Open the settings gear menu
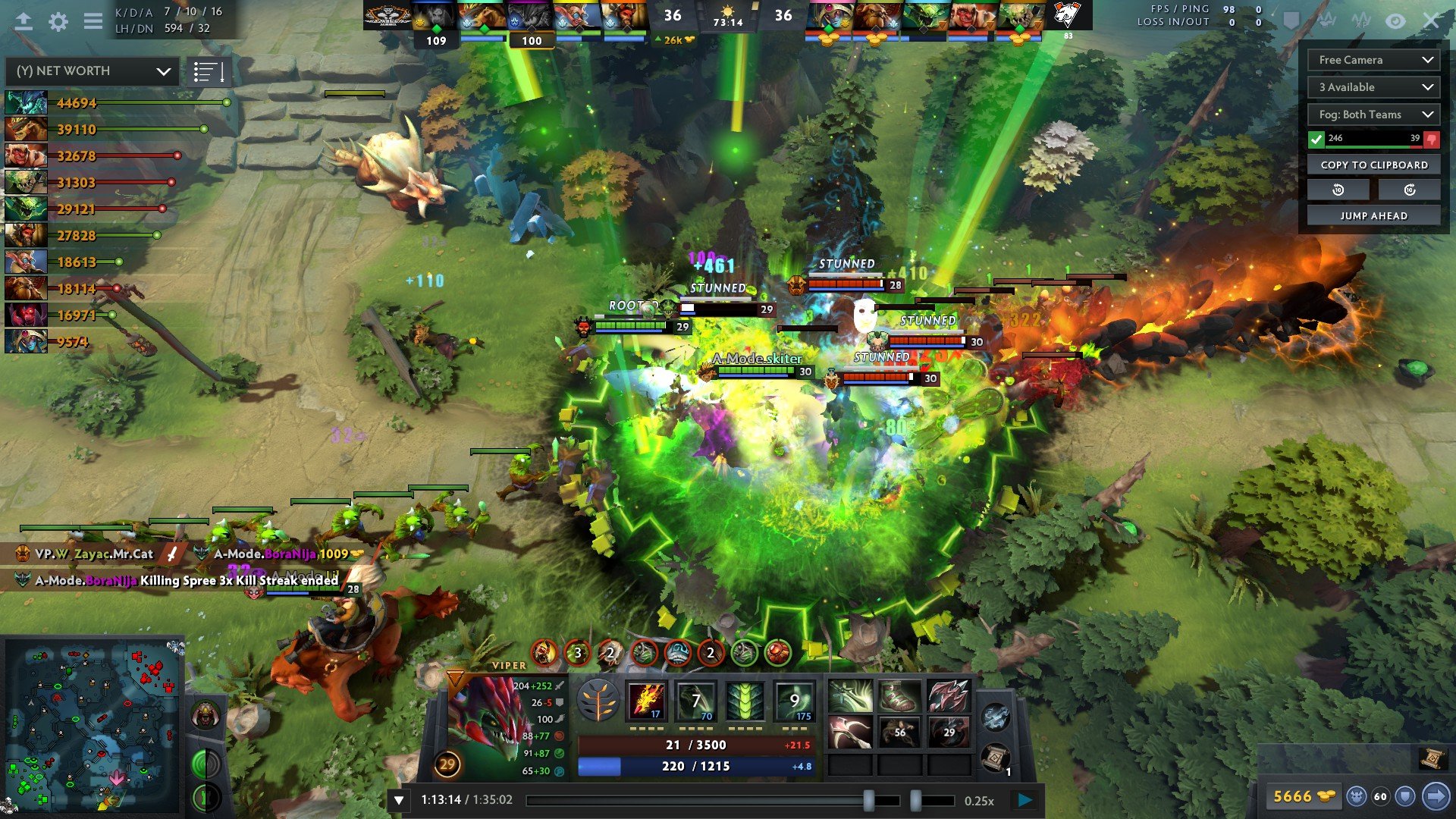Image resolution: width=1456 pixels, height=819 pixels. pos(58,21)
